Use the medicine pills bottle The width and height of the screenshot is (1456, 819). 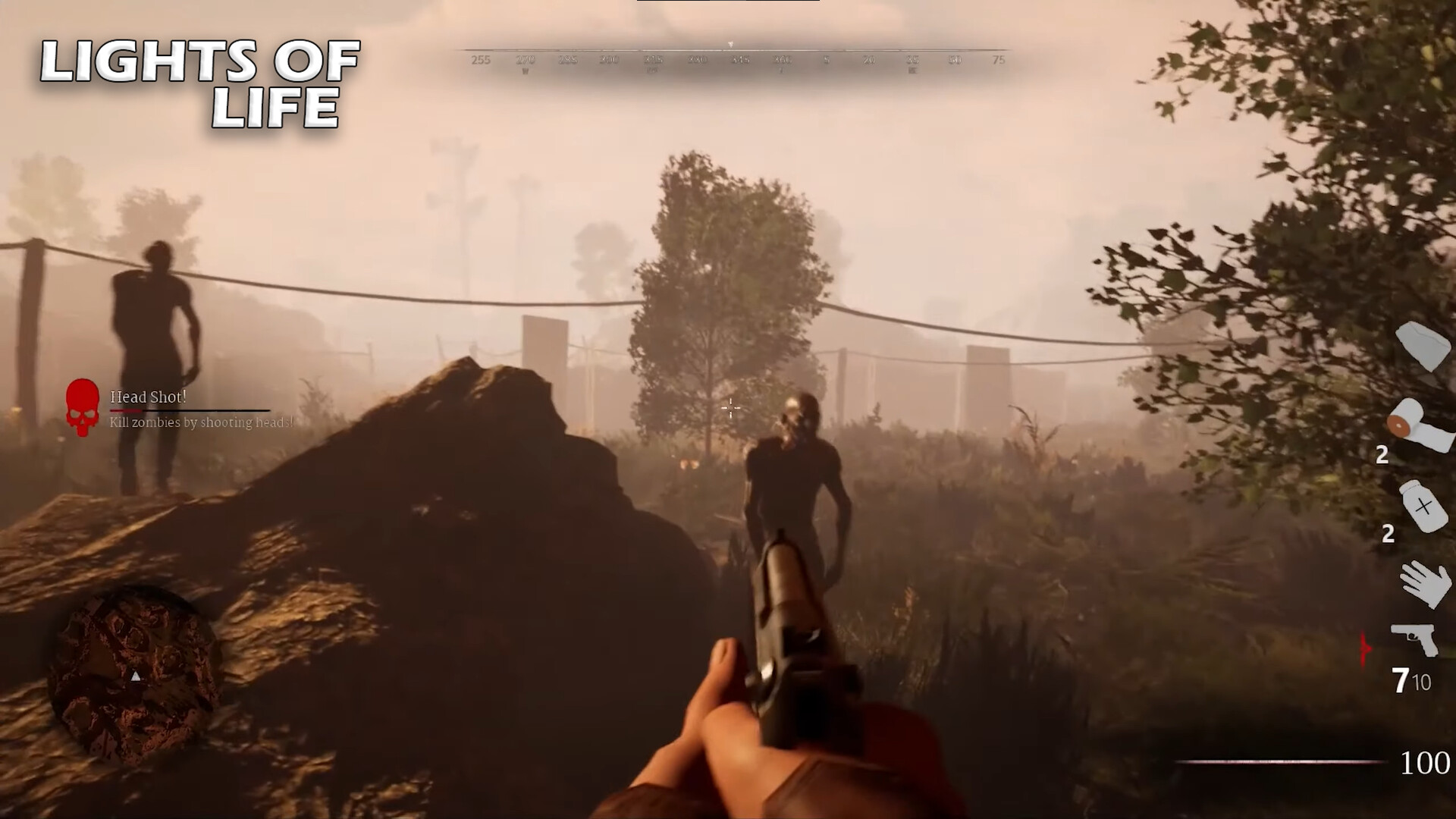point(1422,504)
